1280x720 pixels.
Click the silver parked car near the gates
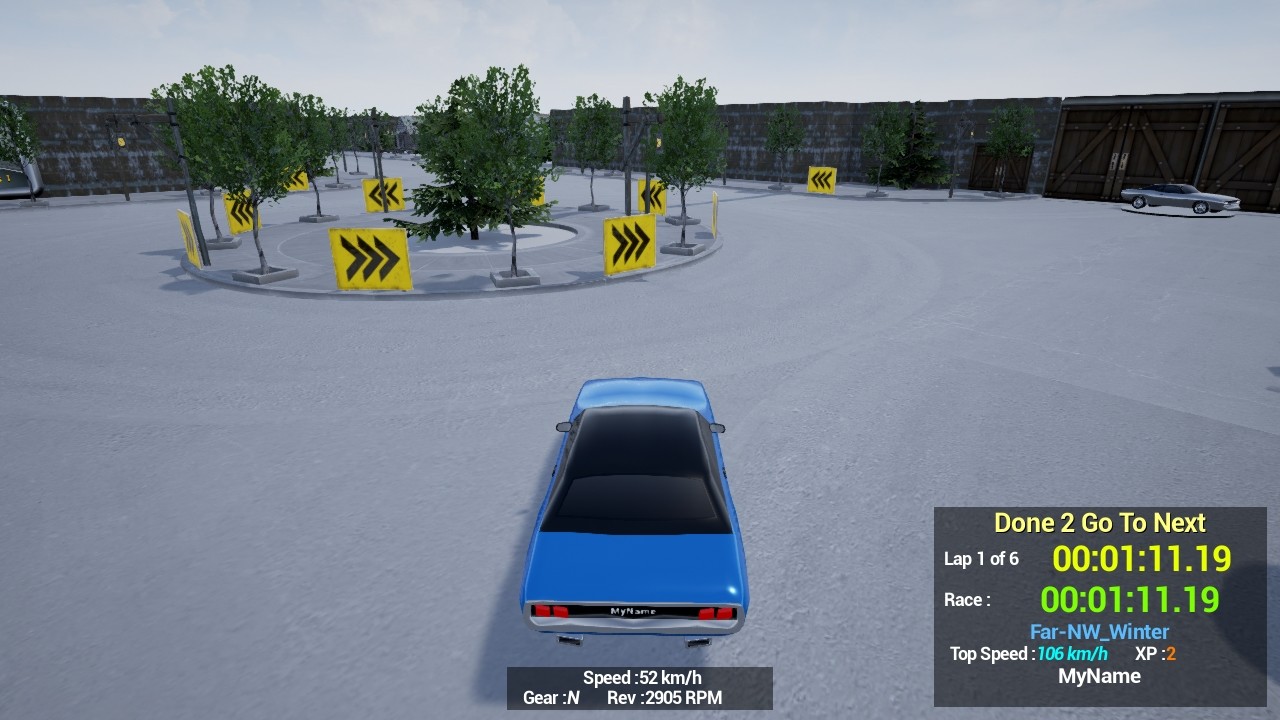pos(1180,199)
